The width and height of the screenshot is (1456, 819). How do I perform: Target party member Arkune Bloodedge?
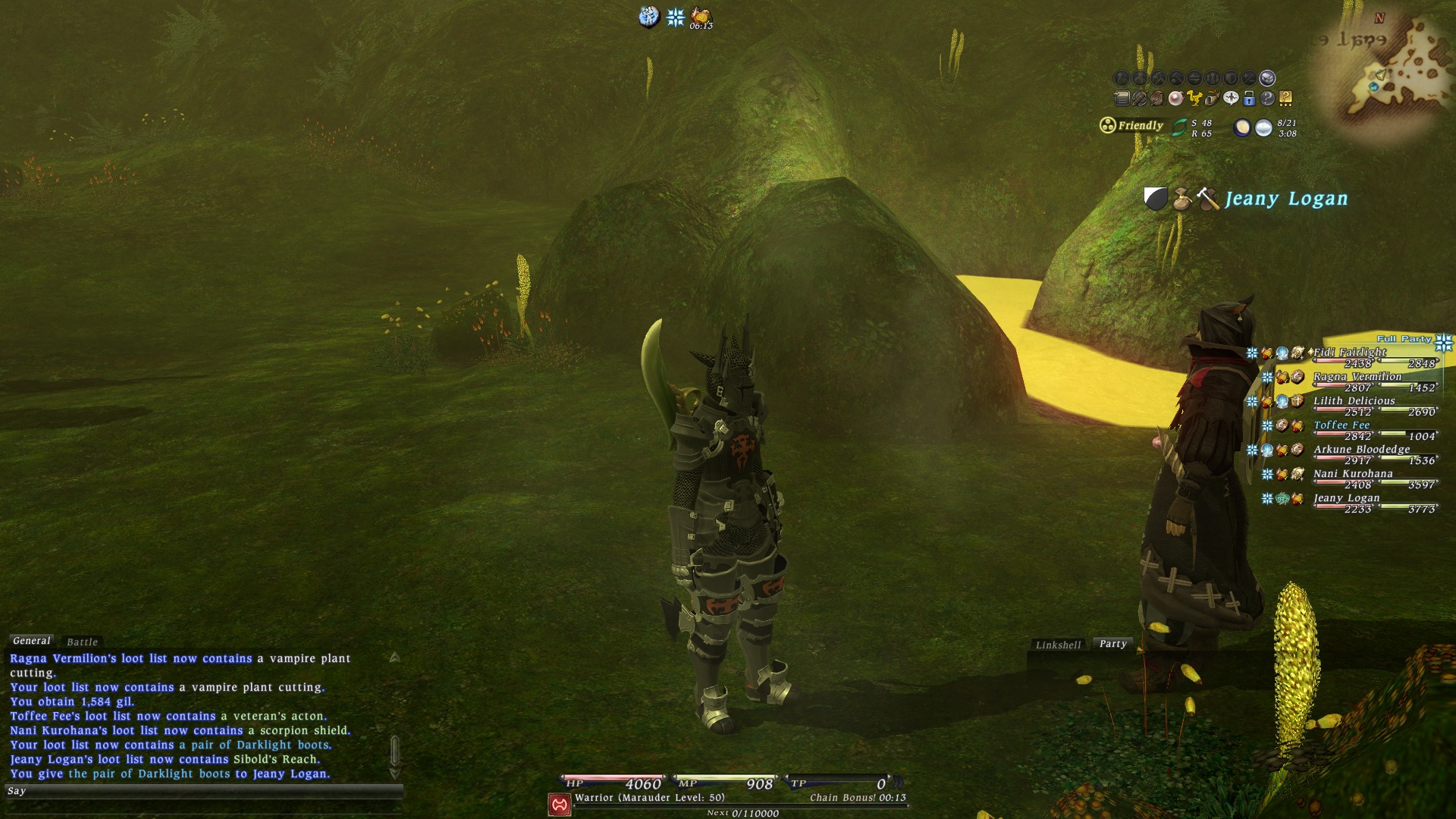coord(1362,450)
